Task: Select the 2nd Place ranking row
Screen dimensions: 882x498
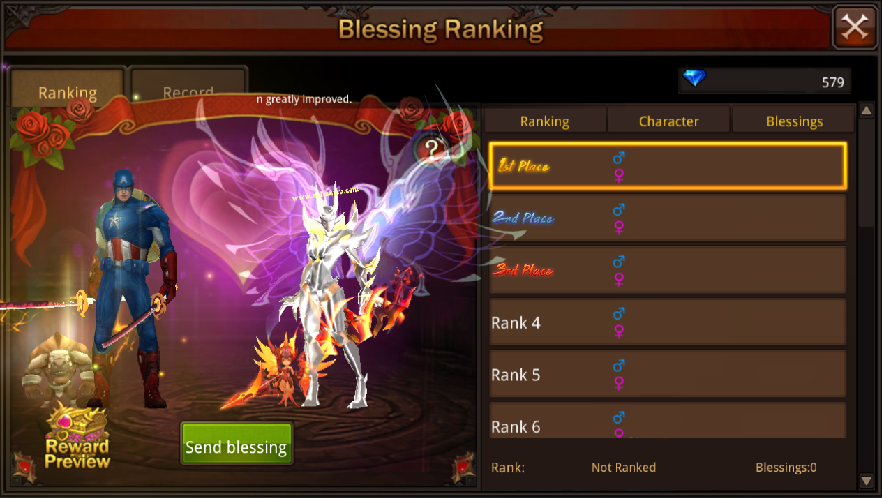Action: [667, 218]
